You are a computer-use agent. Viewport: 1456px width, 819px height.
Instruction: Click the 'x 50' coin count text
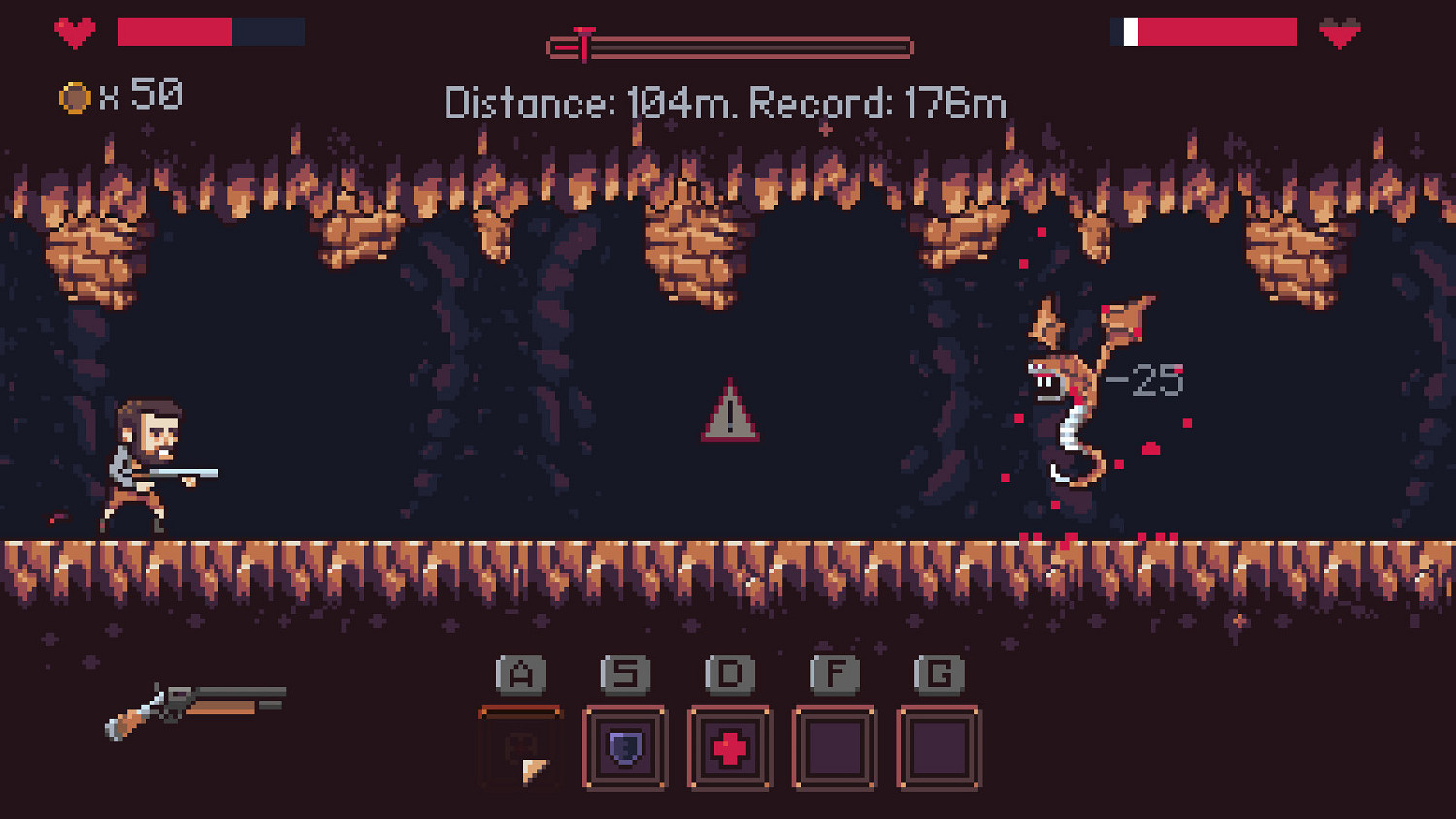coord(142,96)
